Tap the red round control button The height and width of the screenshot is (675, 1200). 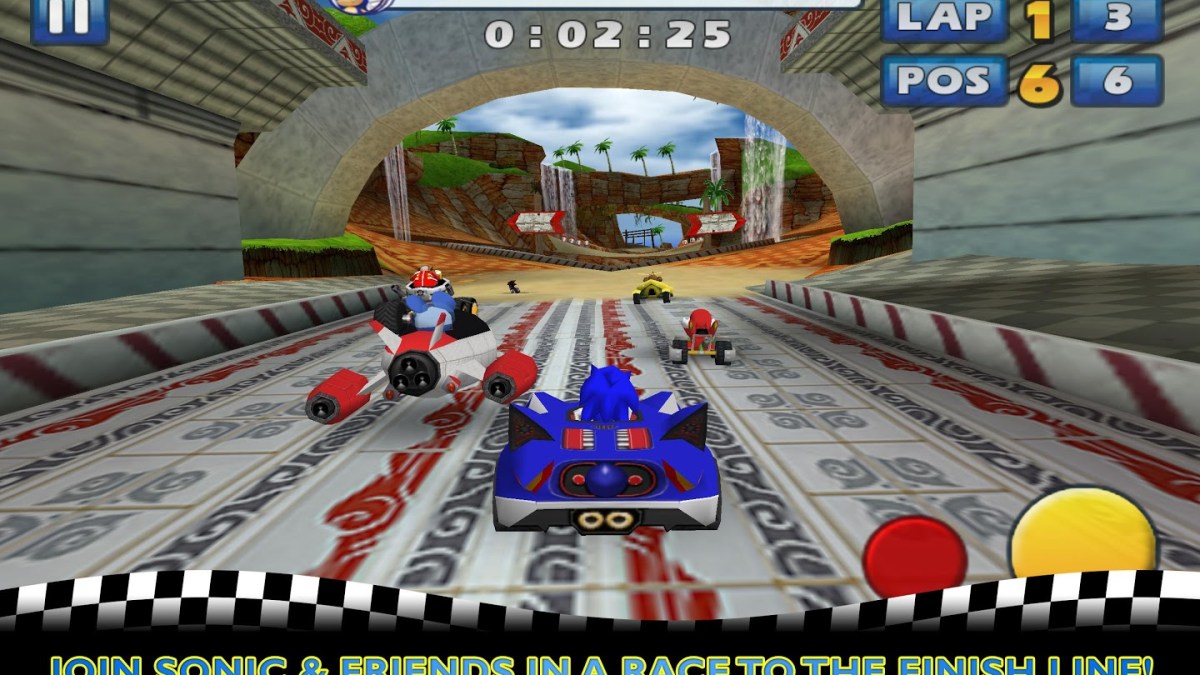coord(914,556)
